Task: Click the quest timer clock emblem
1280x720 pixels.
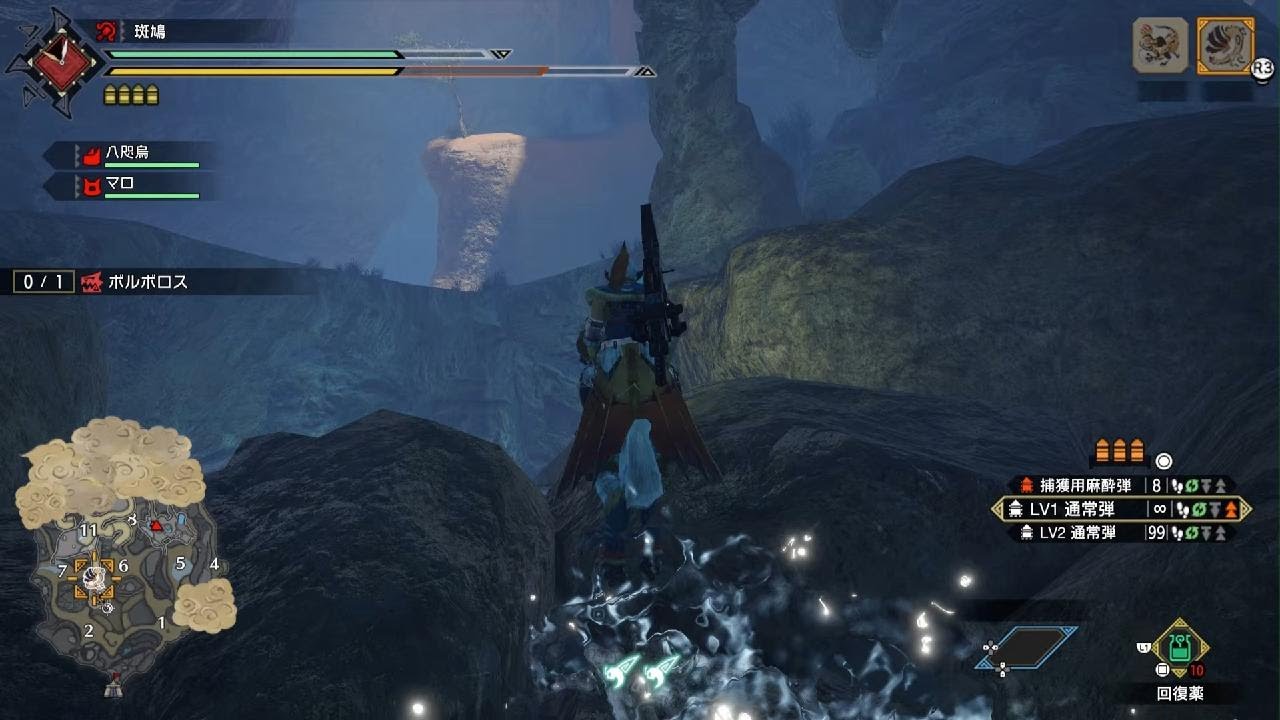Action: tap(53, 62)
